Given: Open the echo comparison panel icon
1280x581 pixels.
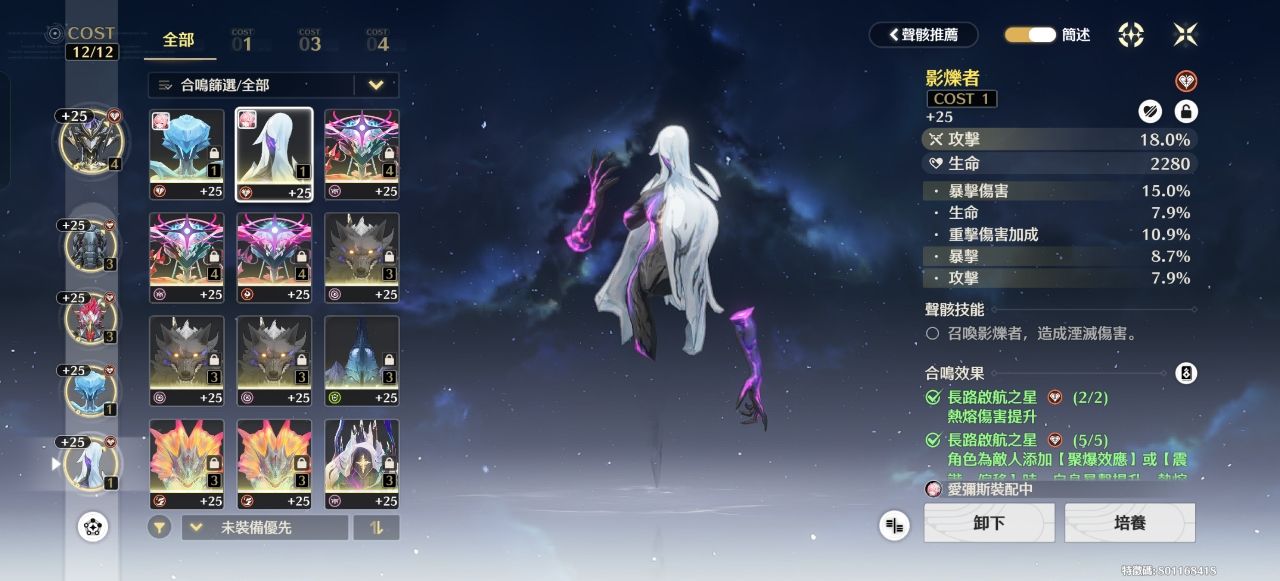Looking at the screenshot, I should click(895, 525).
